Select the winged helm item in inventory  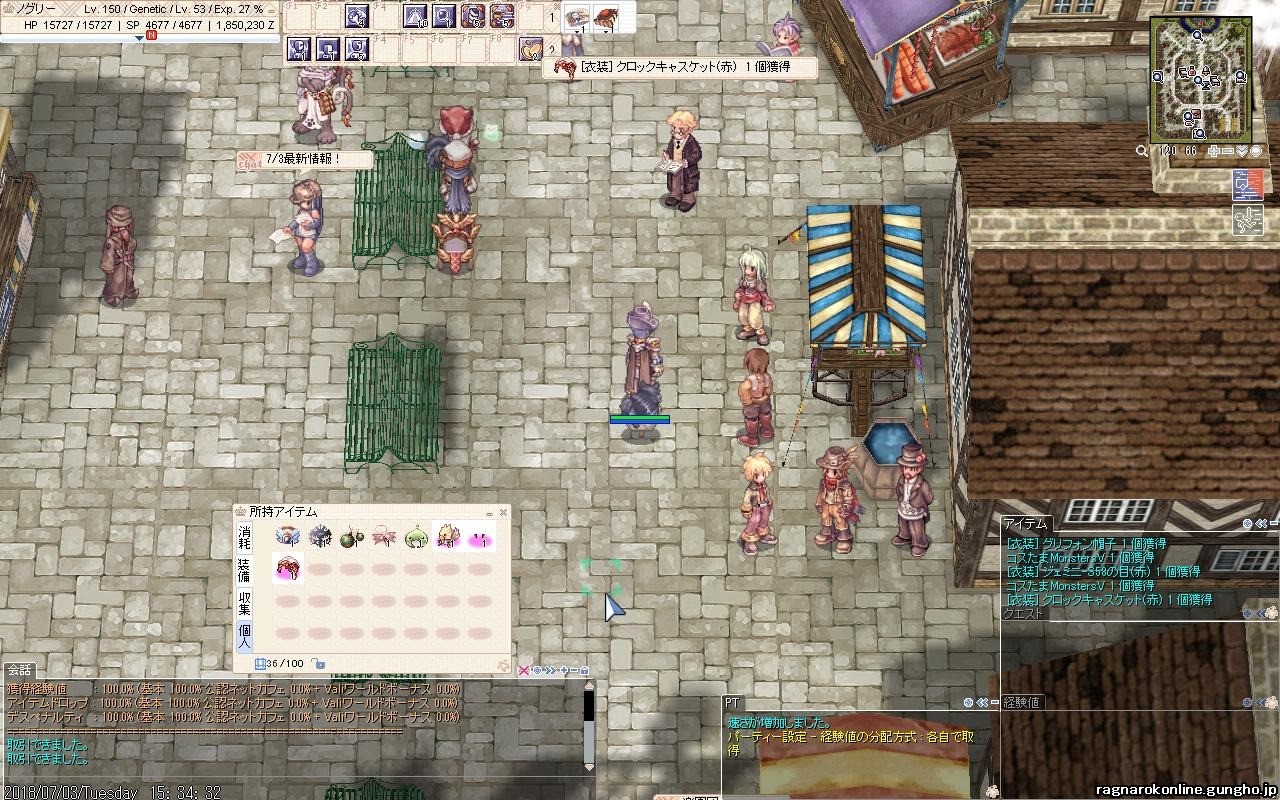[289, 537]
